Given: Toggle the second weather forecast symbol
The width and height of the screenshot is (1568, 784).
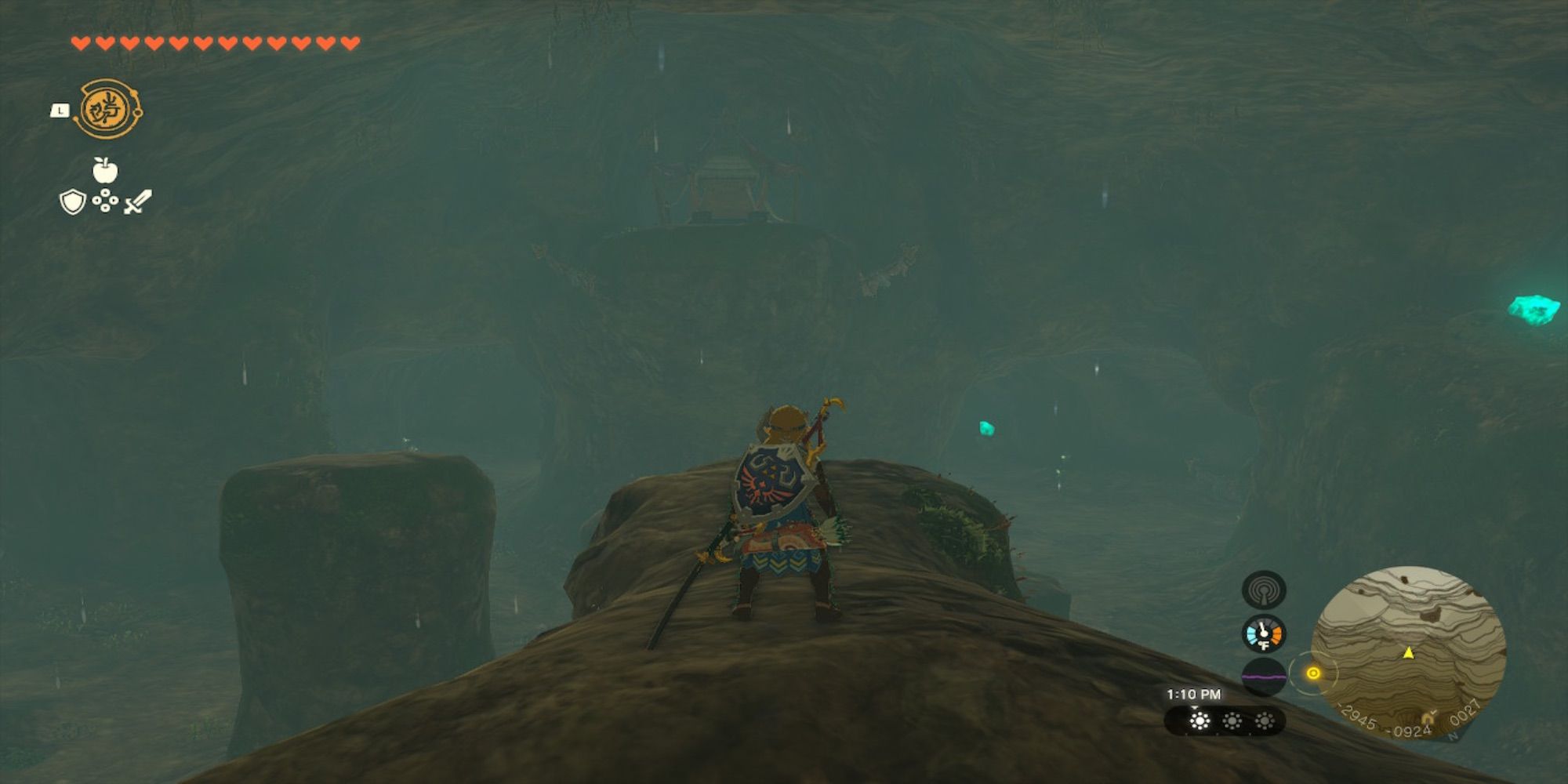Looking at the screenshot, I should pyautogui.click(x=1232, y=720).
